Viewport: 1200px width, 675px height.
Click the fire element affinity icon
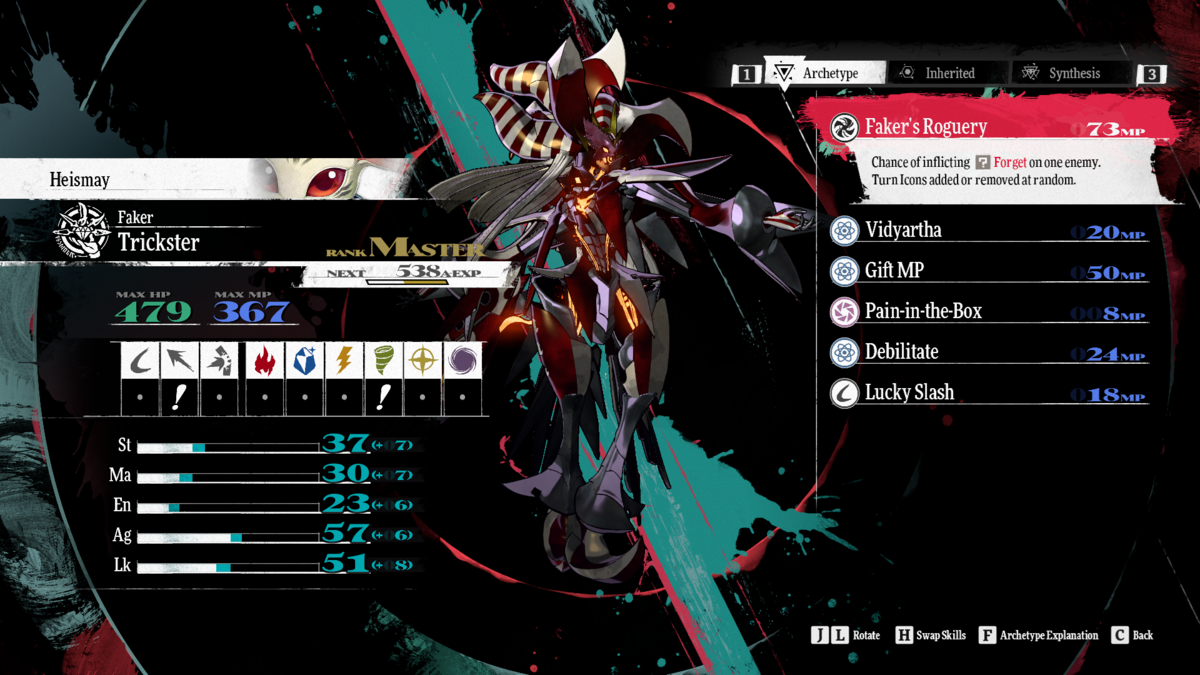(264, 360)
